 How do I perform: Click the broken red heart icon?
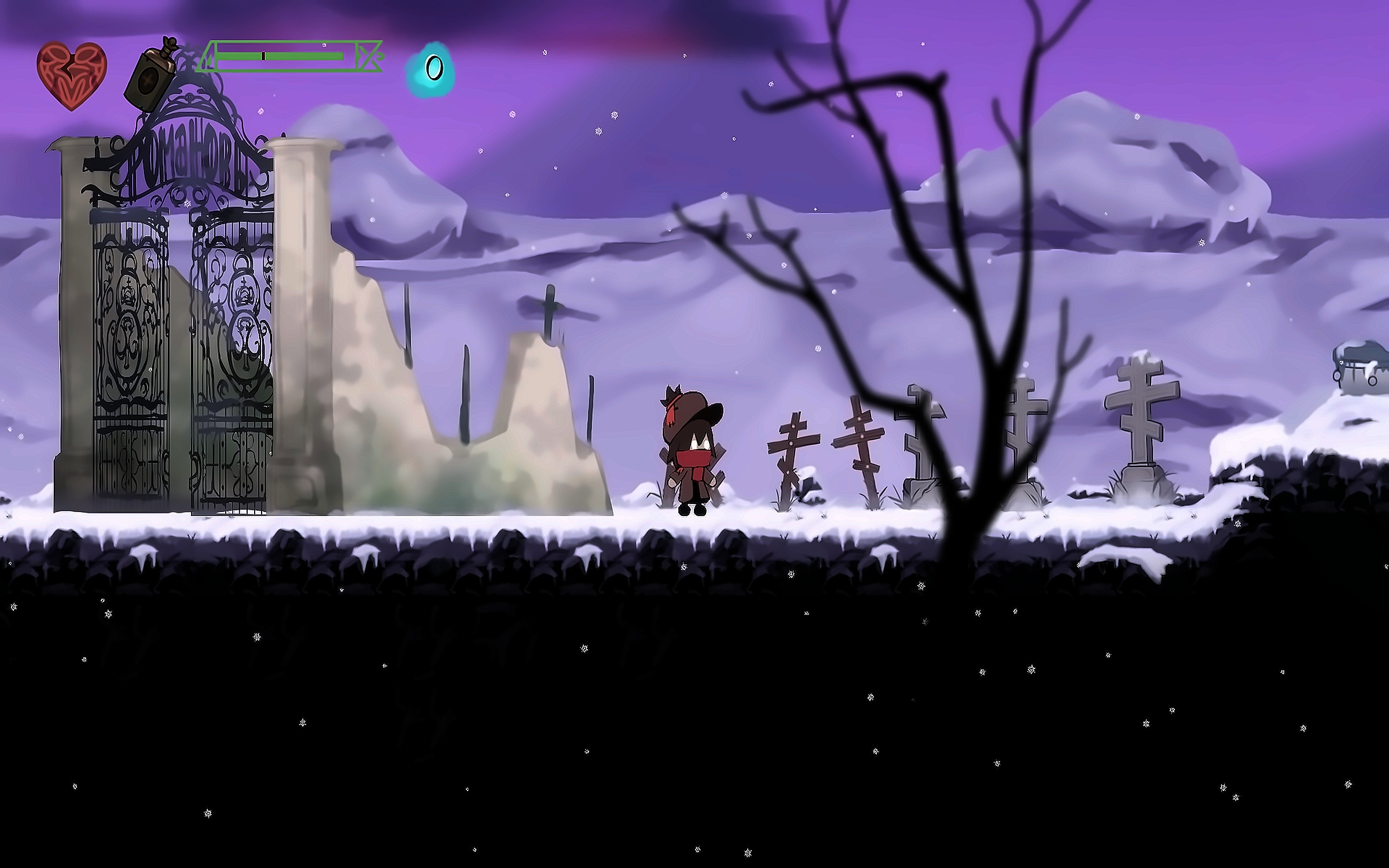click(72, 75)
